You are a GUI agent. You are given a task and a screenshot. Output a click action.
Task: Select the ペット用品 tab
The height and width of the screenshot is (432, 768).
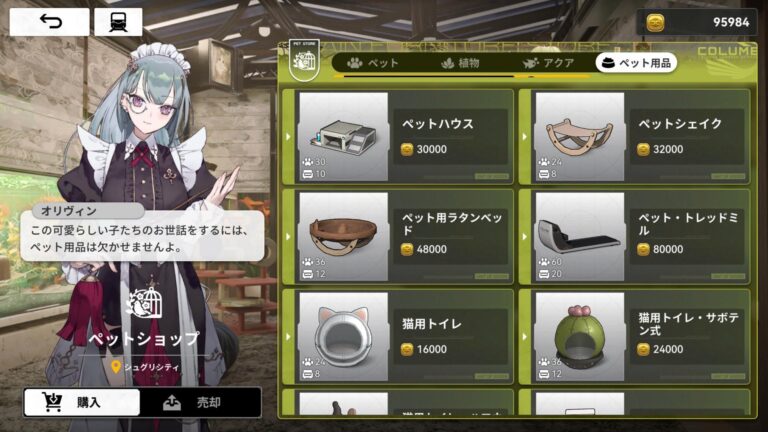coord(636,63)
